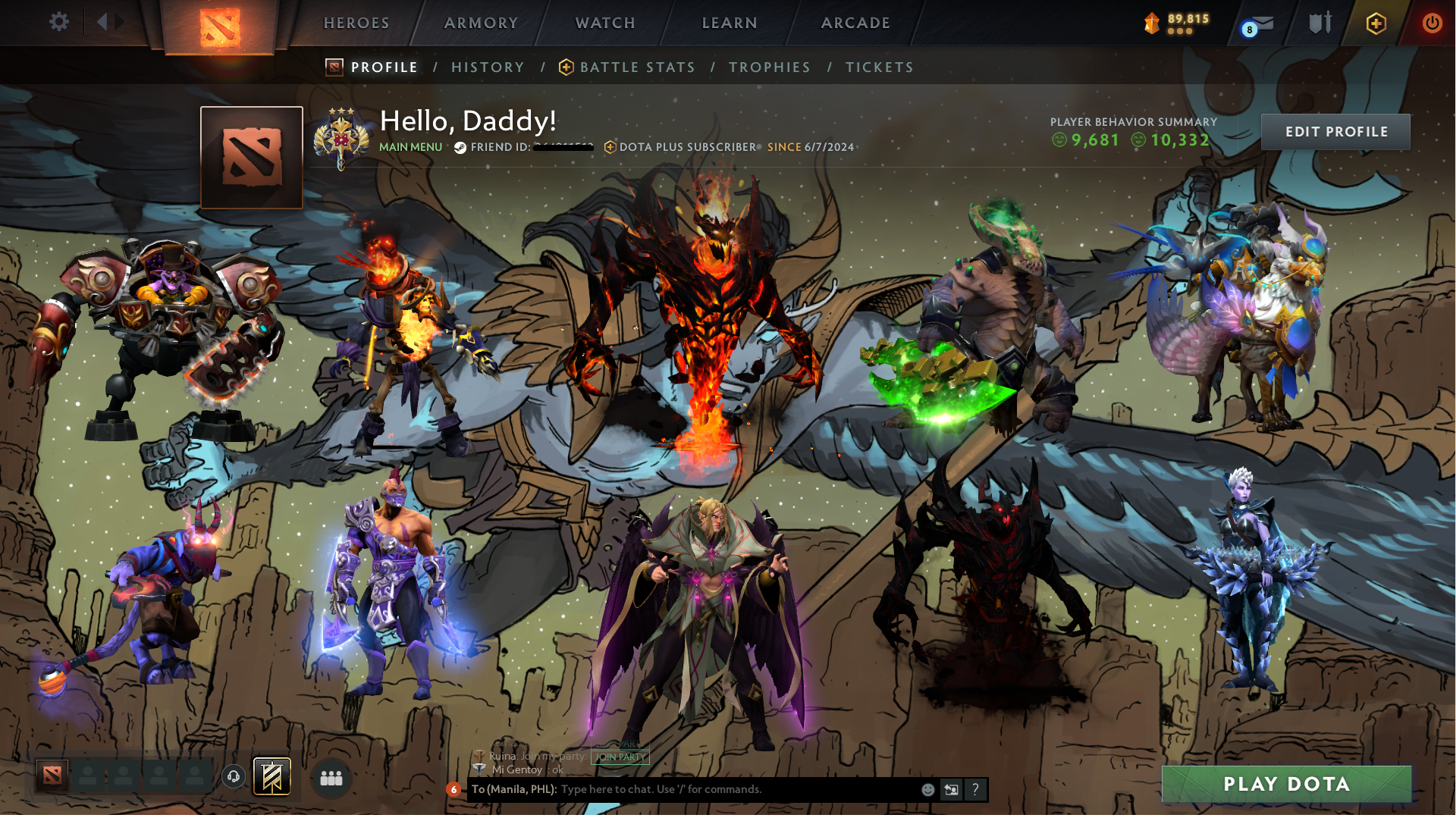The image size is (1456, 818).
Task: Open the WATCH menu
Action: [x=604, y=23]
